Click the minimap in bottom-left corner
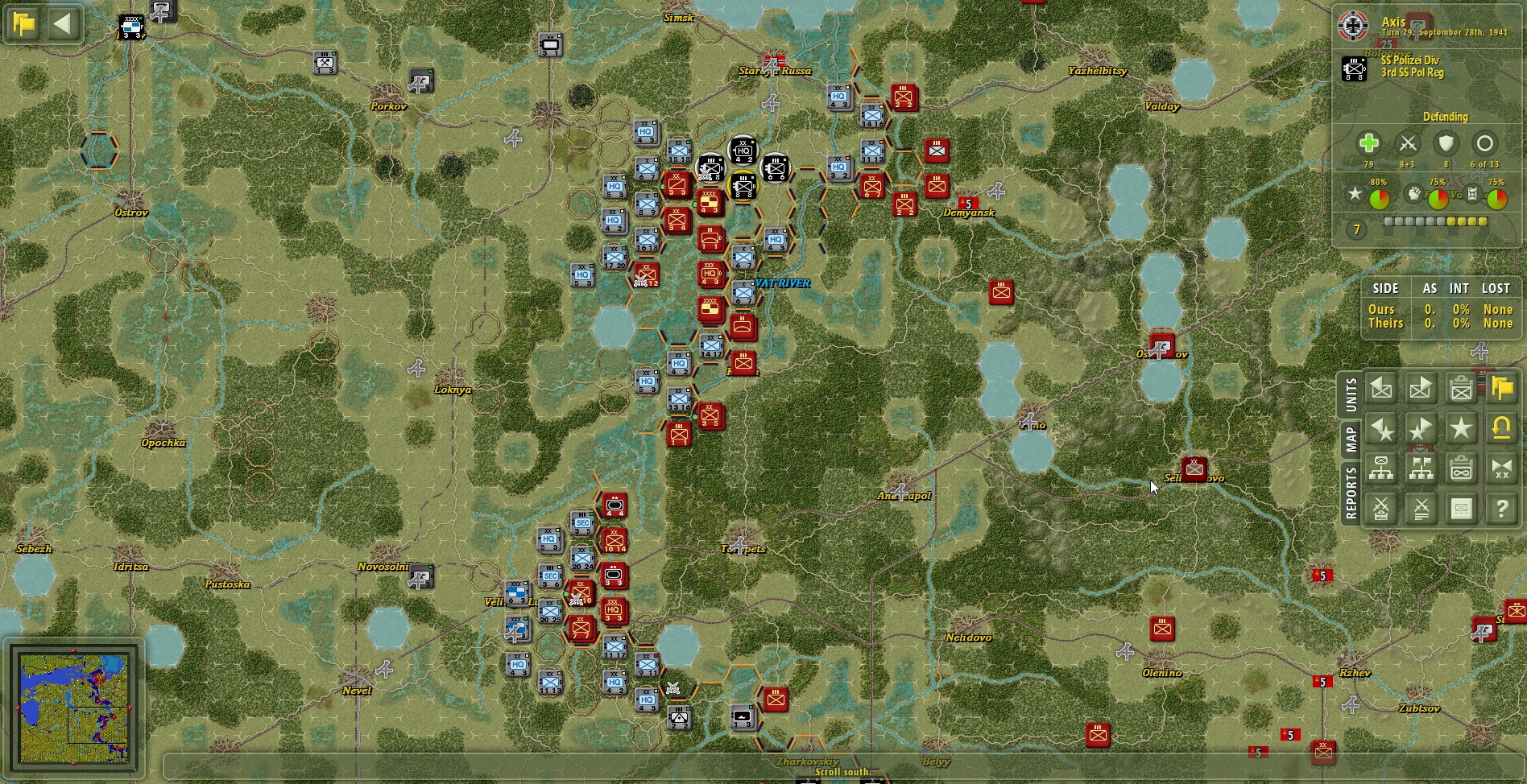Viewport: 1527px width, 784px height. (77, 708)
